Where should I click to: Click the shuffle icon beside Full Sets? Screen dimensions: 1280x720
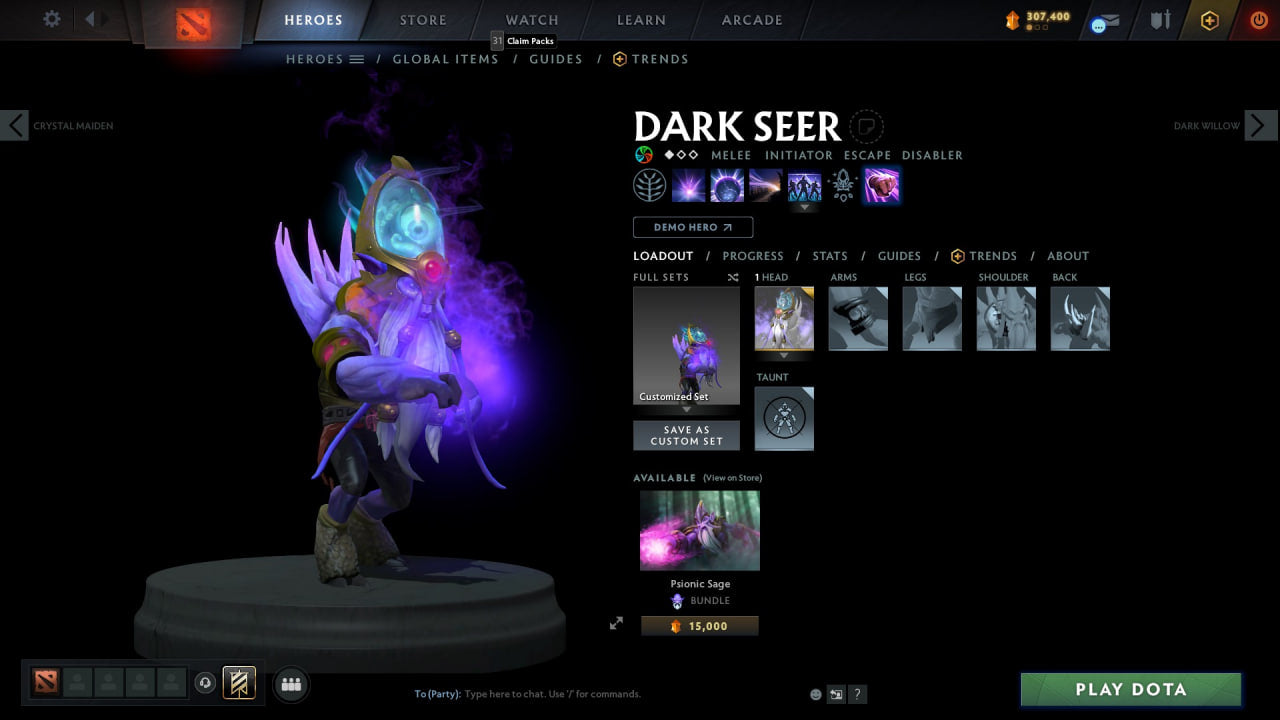tap(732, 277)
